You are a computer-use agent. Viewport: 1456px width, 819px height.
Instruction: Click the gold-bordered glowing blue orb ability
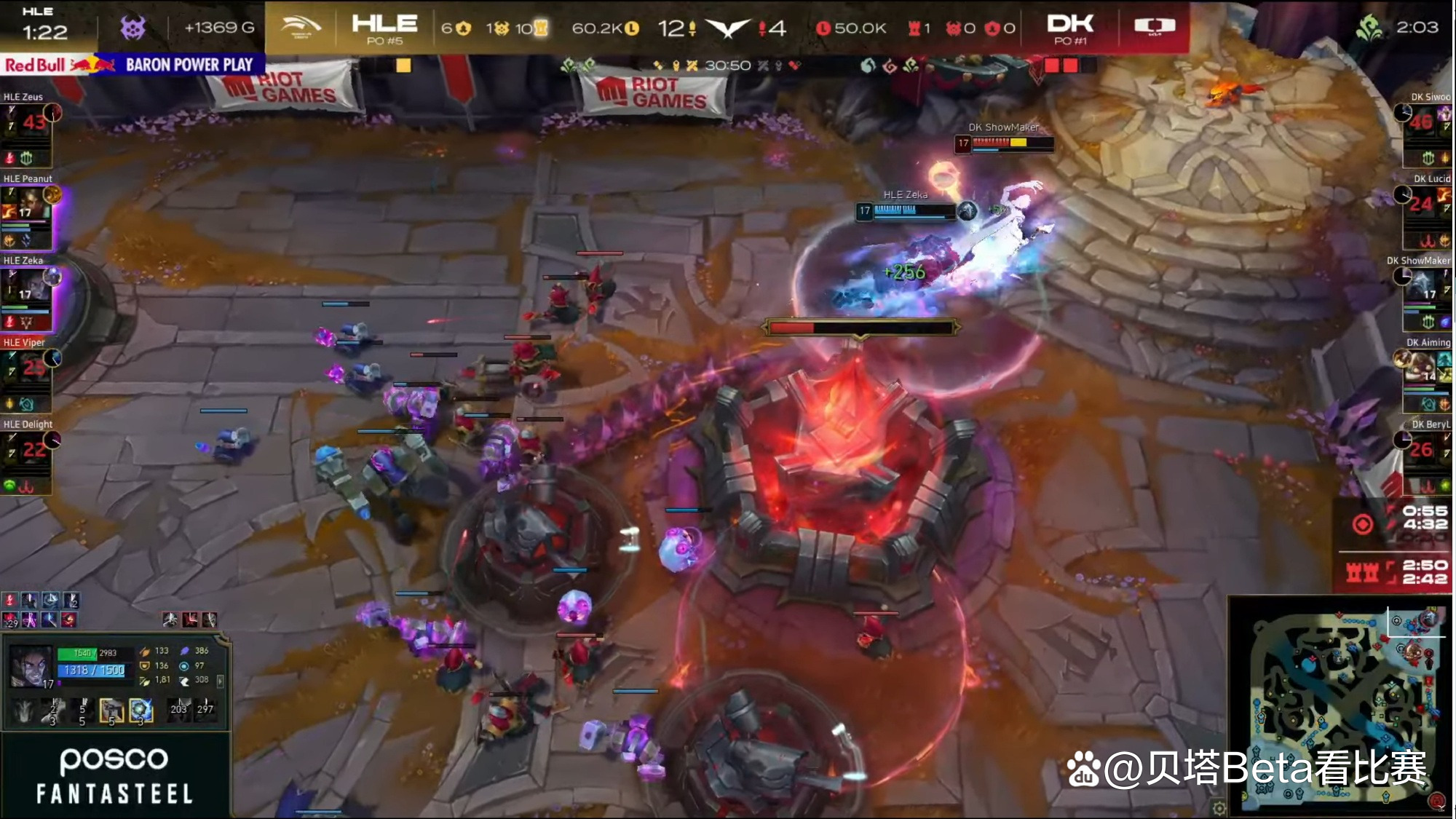tap(141, 710)
